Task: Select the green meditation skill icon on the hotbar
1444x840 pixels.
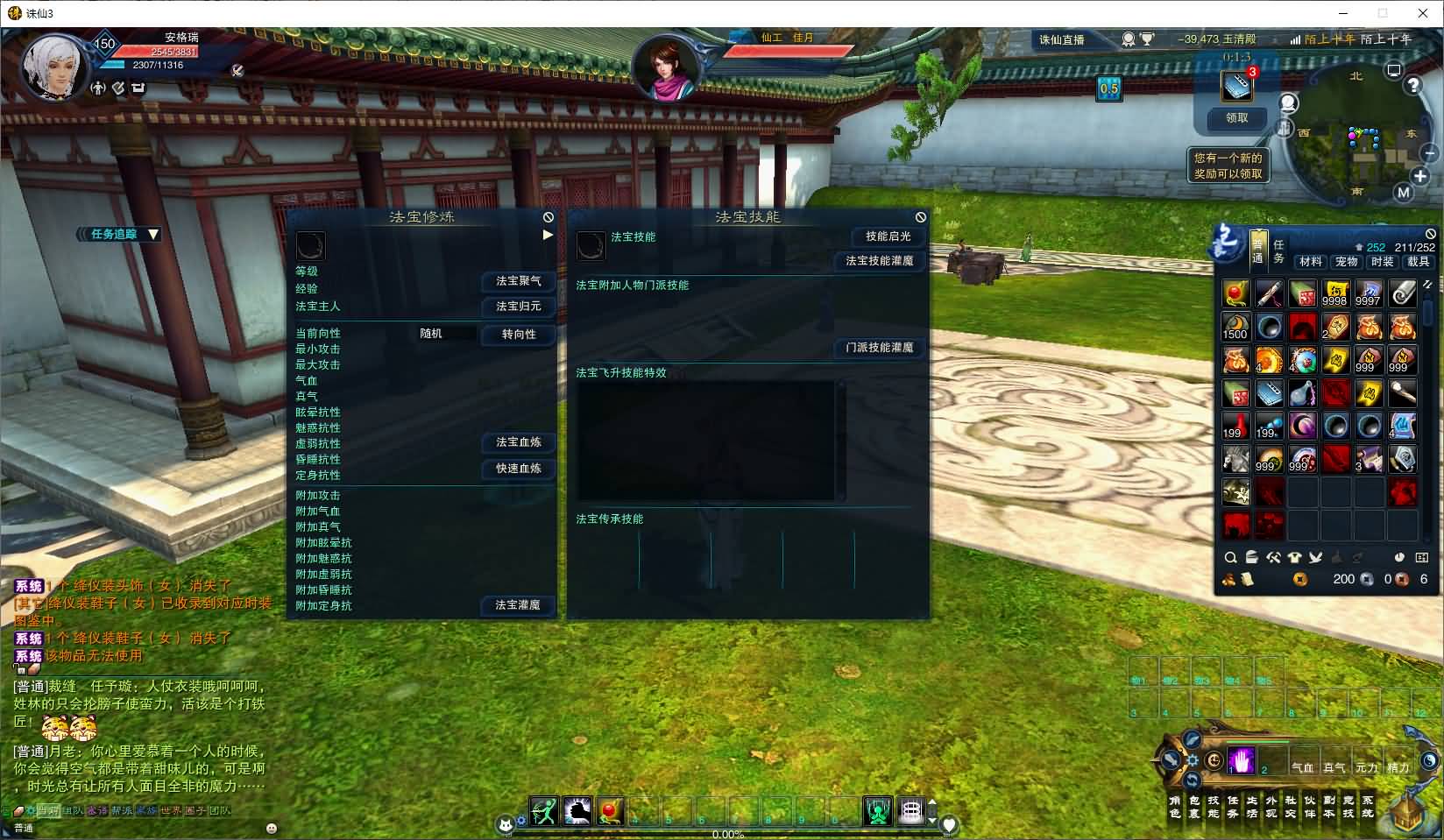Action: pos(878,810)
